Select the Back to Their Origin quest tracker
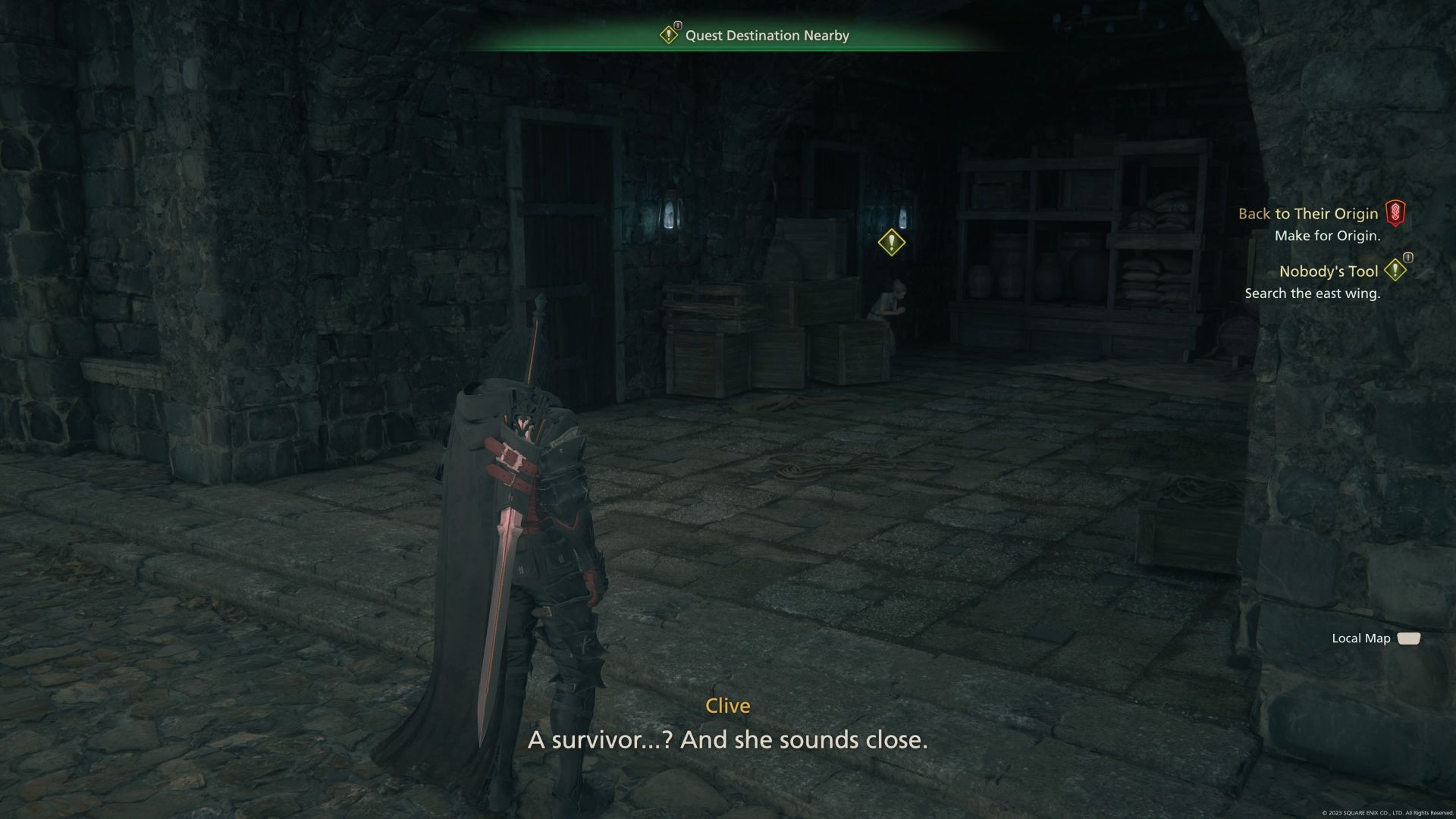The height and width of the screenshot is (819, 1456). coord(1308,214)
